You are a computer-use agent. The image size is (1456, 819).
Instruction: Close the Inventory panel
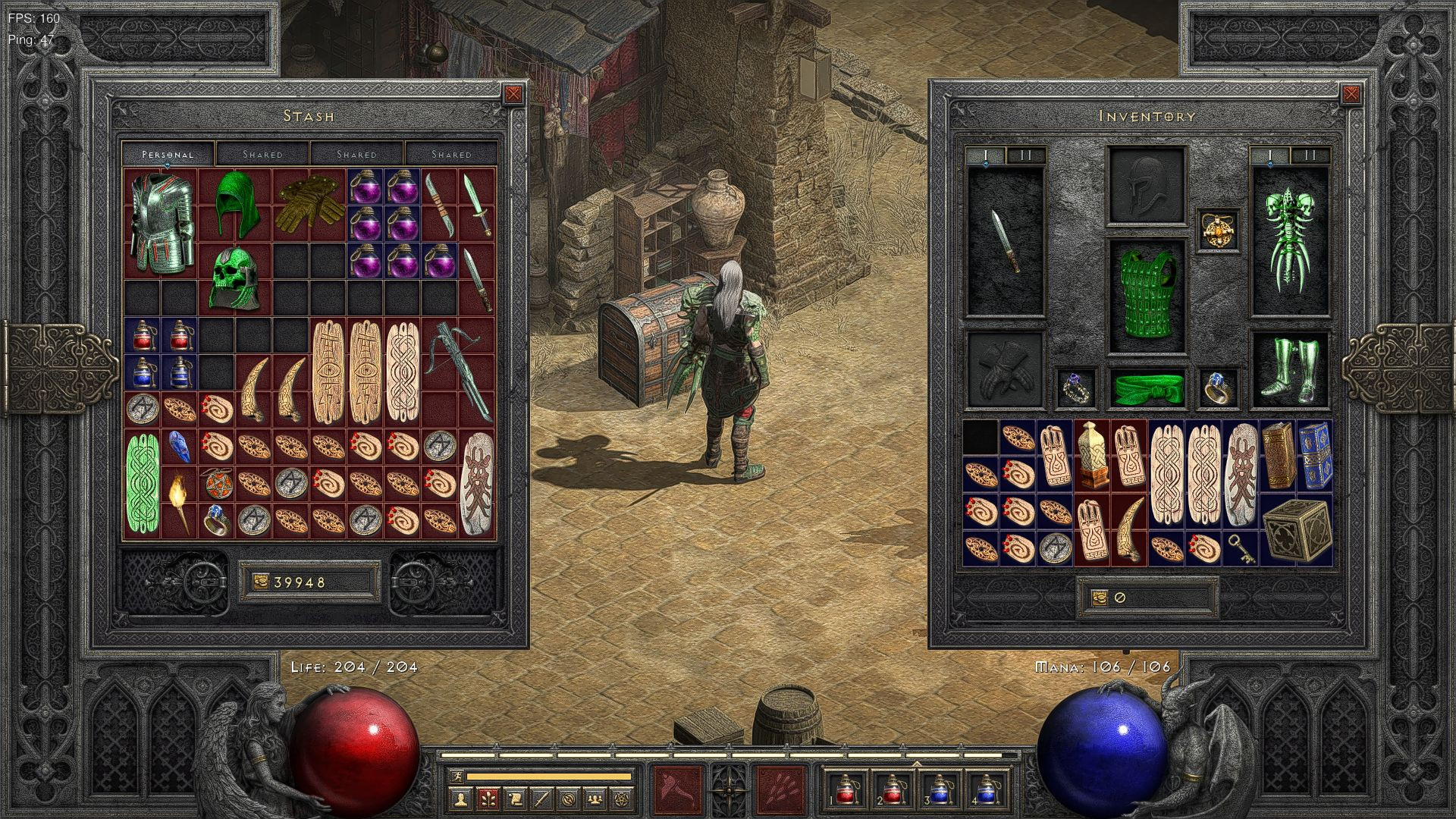(1351, 94)
